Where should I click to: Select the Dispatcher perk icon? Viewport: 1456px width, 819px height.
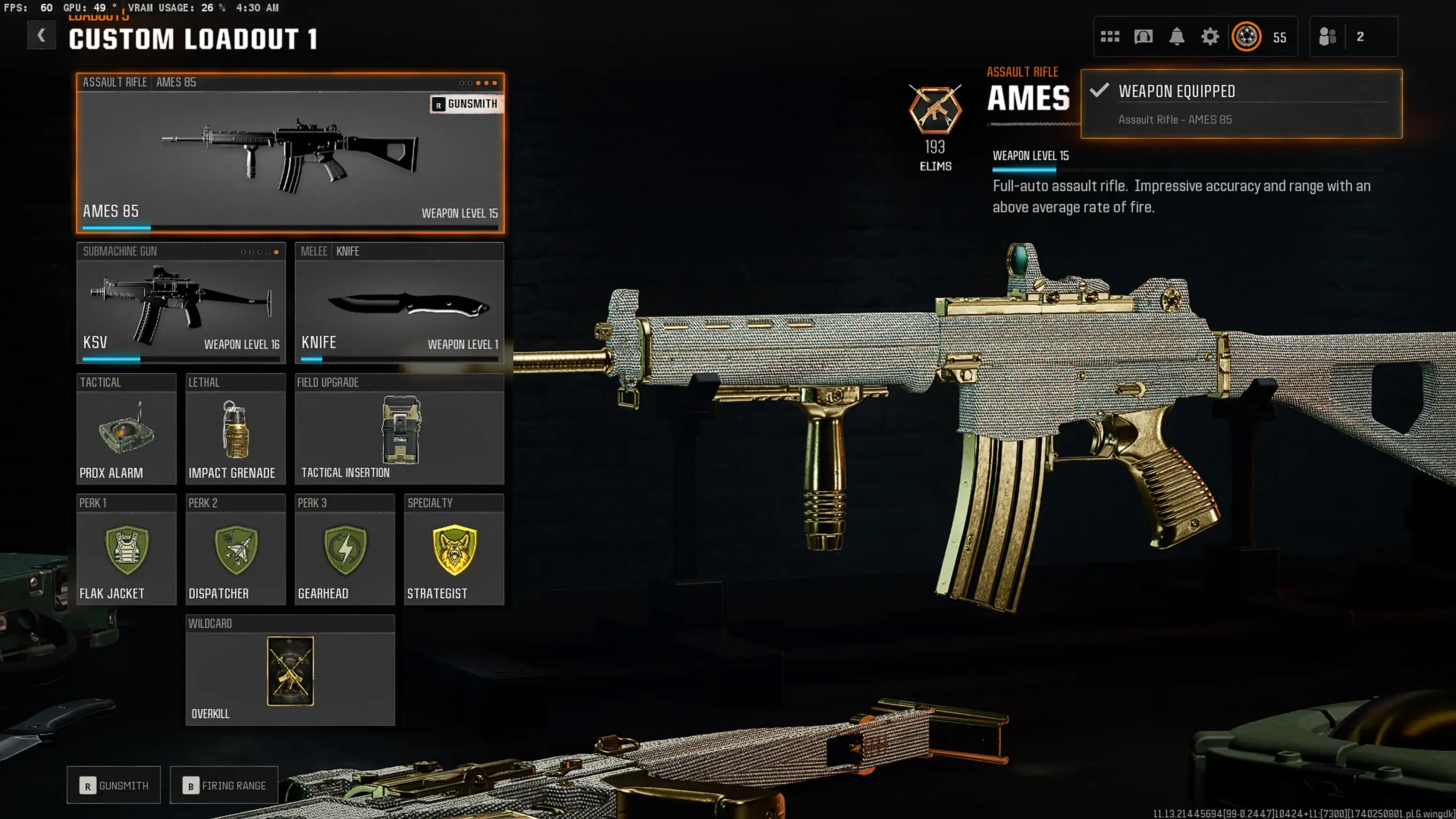pos(235,548)
